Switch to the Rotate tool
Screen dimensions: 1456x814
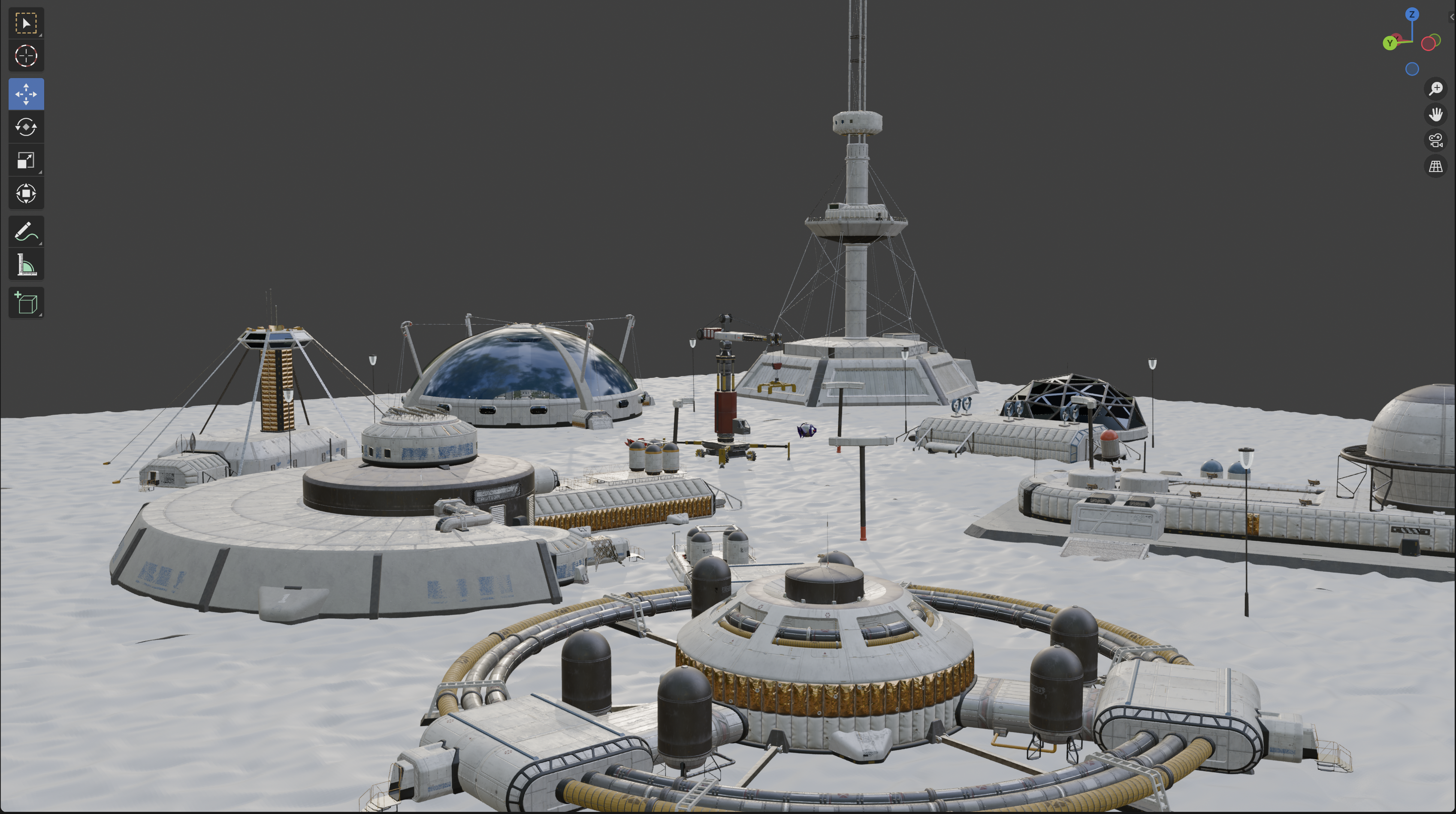(x=26, y=127)
